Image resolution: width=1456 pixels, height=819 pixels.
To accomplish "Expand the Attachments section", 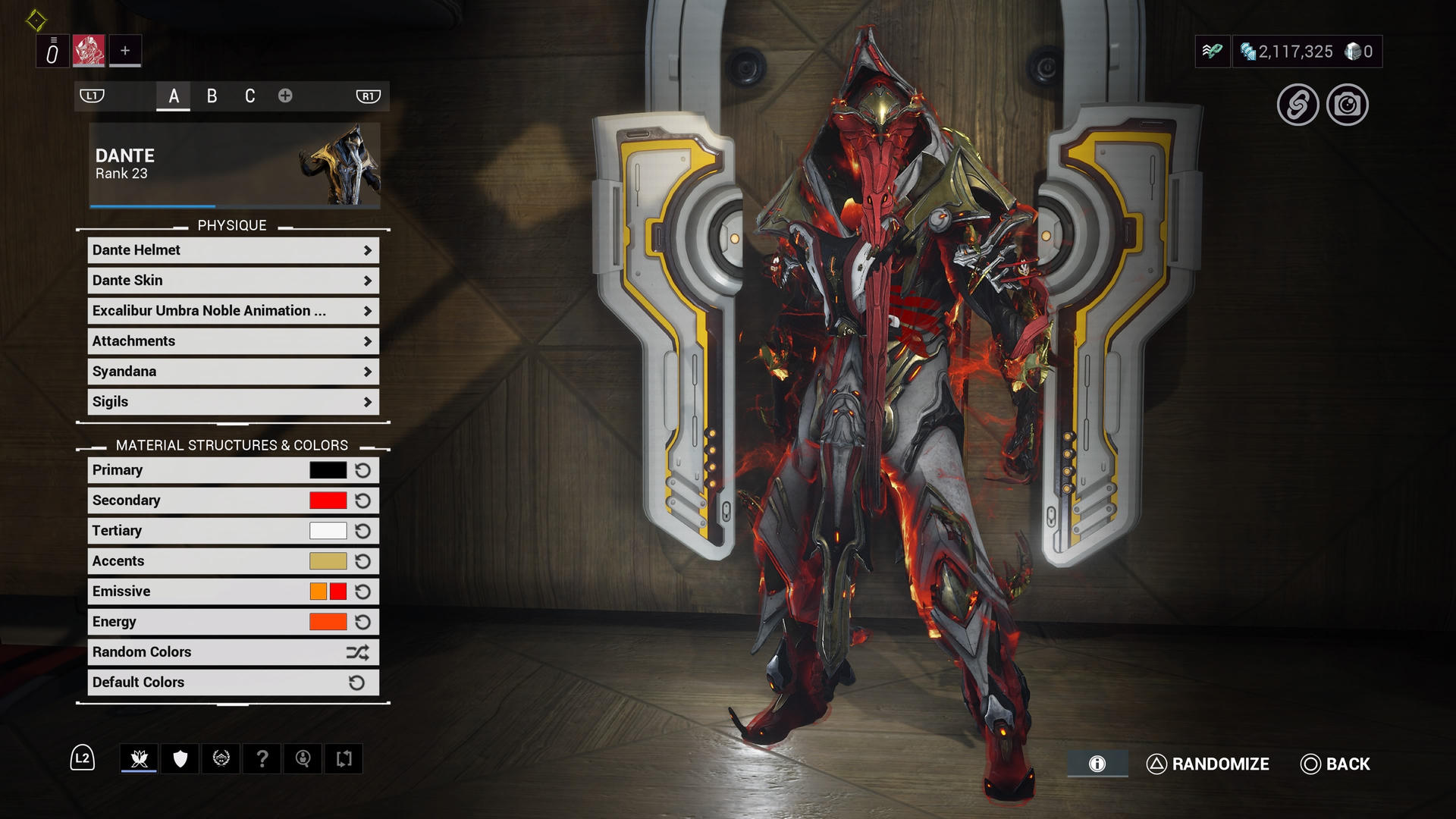I will [231, 341].
